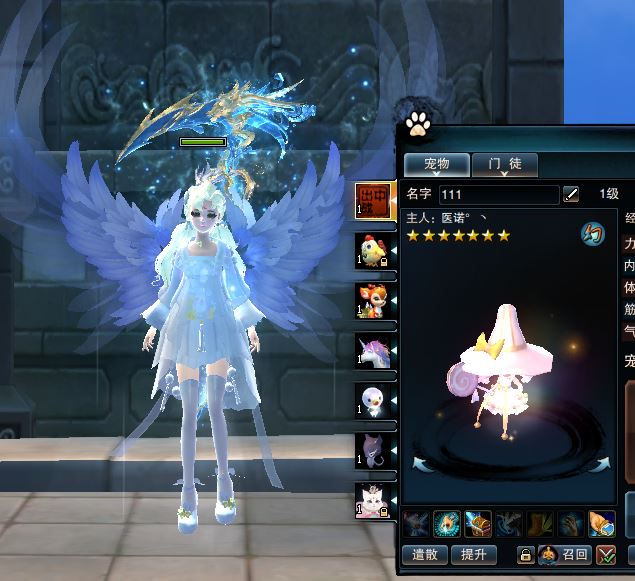Choose the orange deer pet
Image resolution: width=635 pixels, height=581 pixels.
(x=371, y=300)
